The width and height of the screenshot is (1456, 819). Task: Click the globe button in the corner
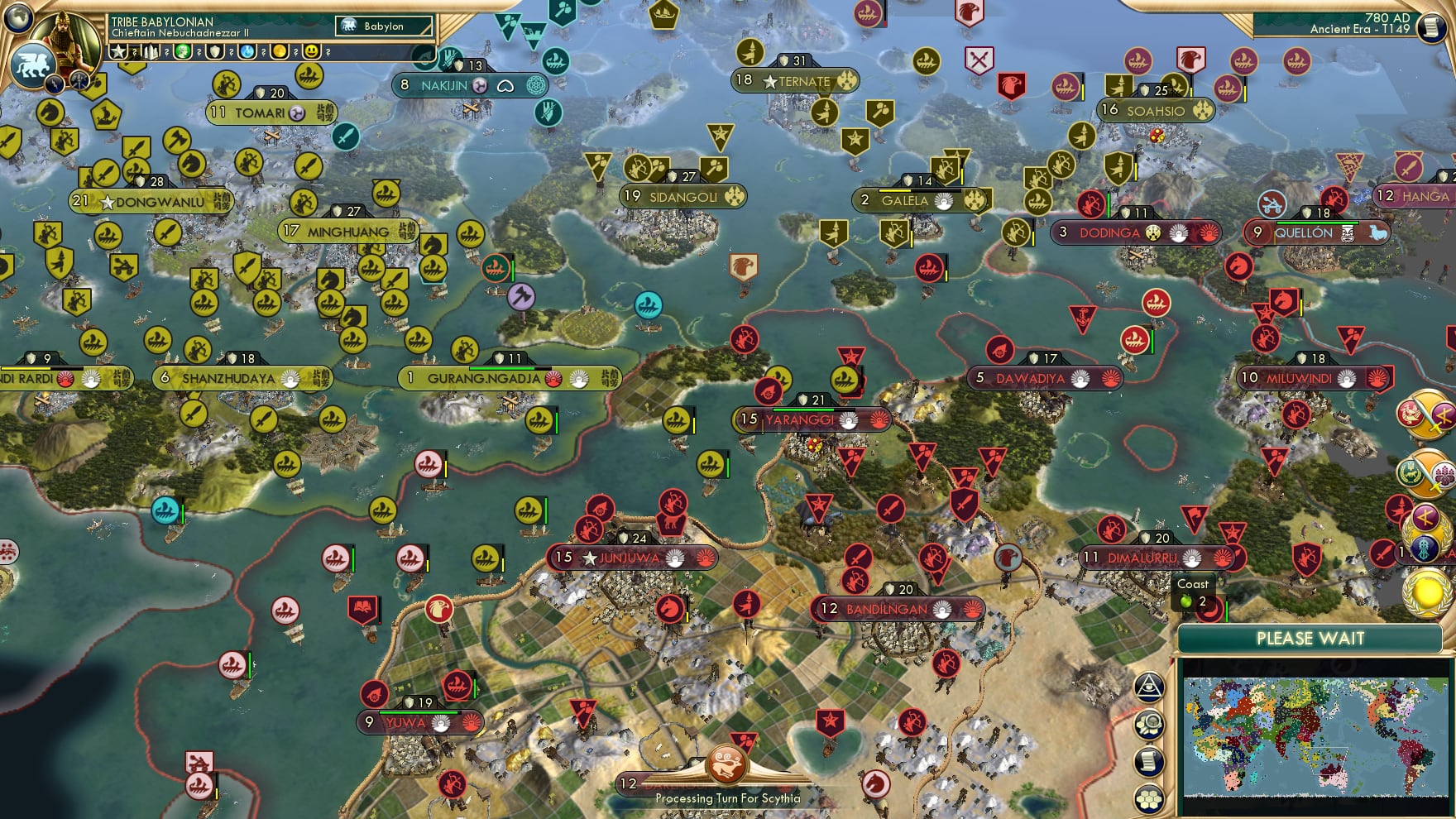(x=18, y=17)
